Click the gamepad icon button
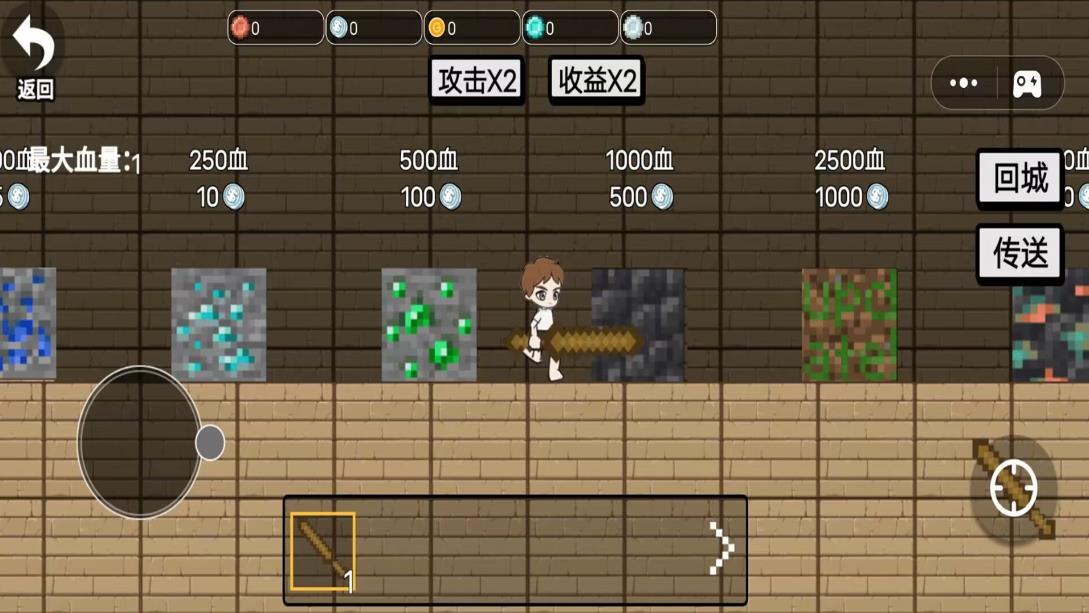This screenshot has height=613, width=1089. [1027, 83]
